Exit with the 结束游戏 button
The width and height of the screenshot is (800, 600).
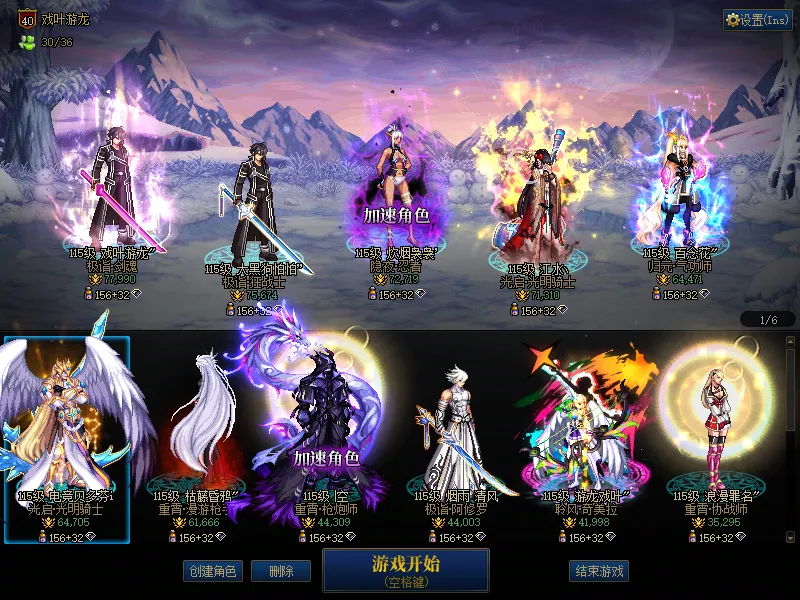click(599, 571)
